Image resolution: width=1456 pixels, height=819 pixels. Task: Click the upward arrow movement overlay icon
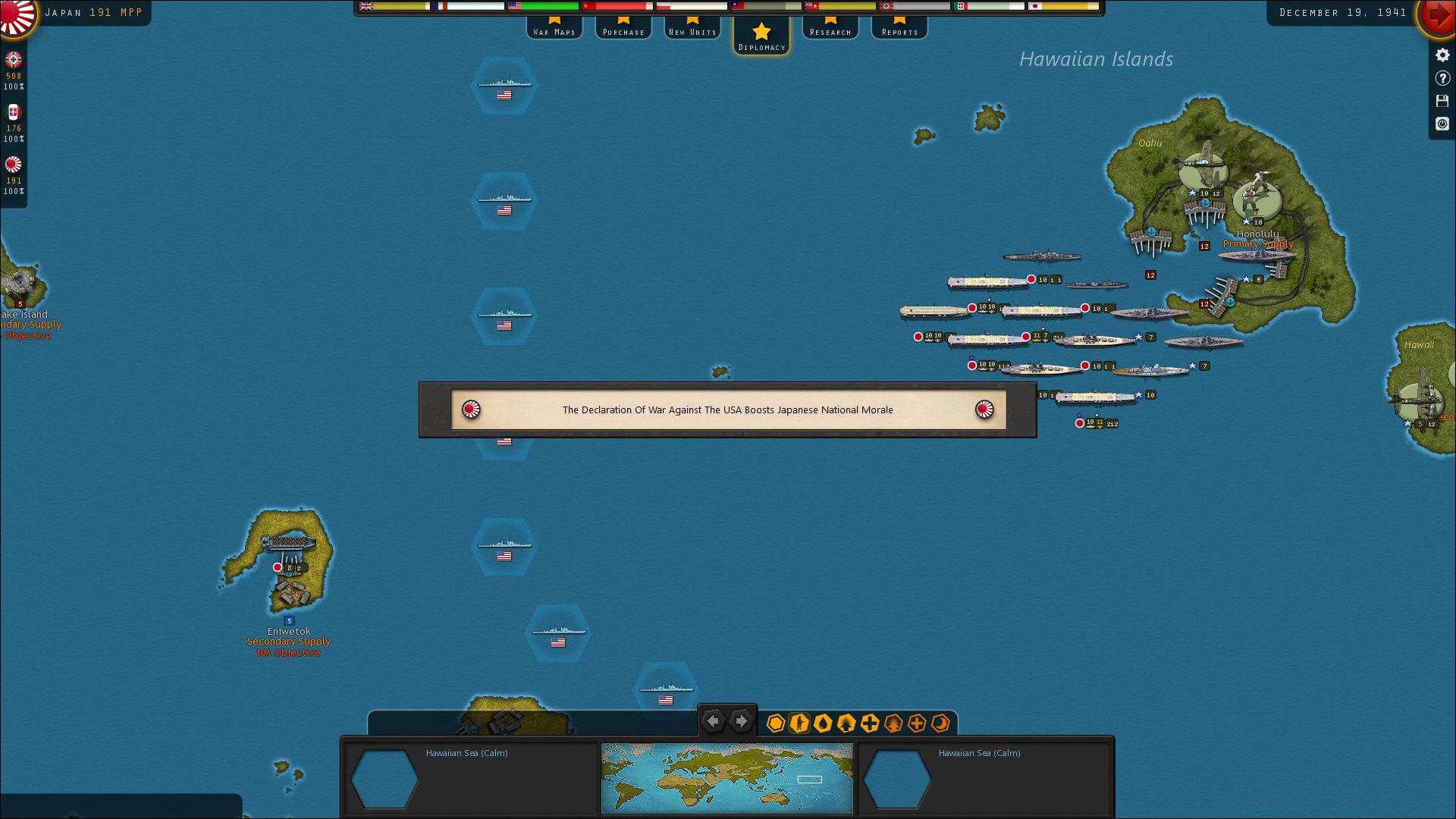click(846, 723)
